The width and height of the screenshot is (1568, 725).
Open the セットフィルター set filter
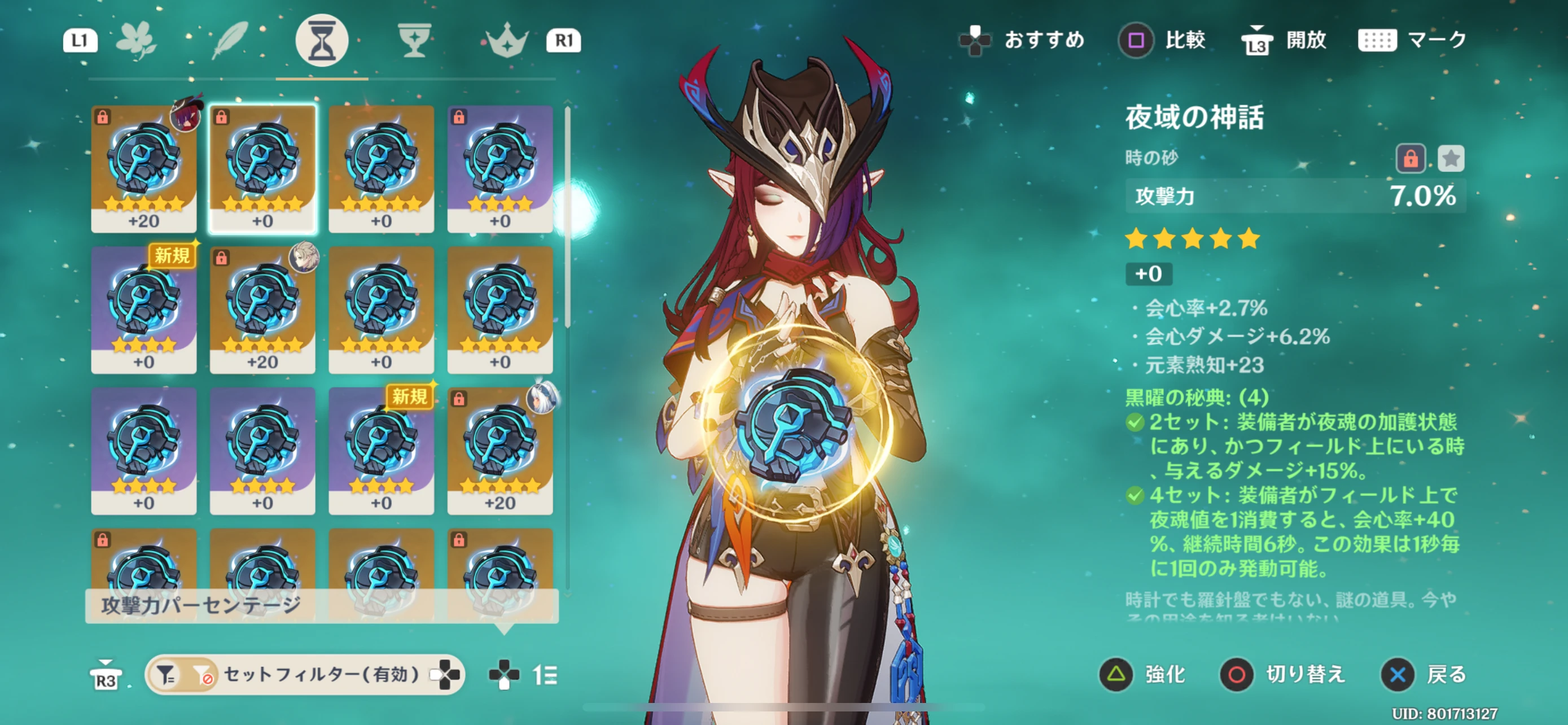[x=304, y=675]
